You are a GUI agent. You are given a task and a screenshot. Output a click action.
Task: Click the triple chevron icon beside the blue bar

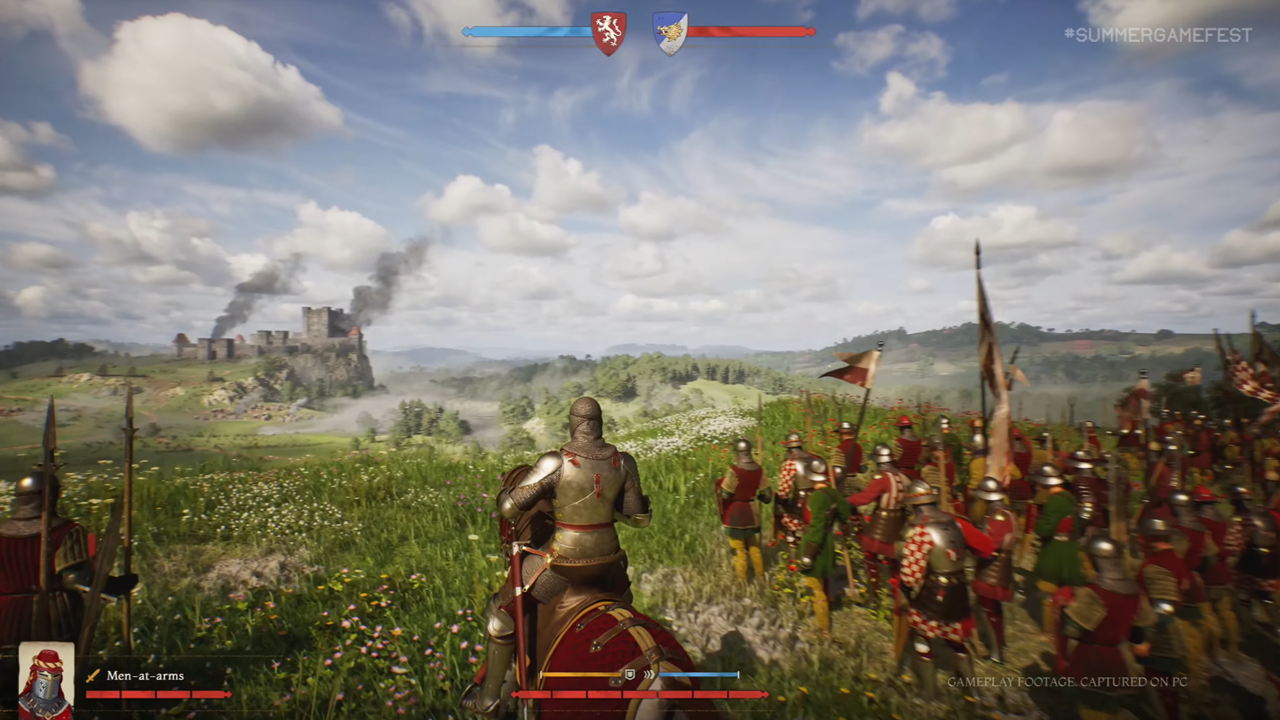[x=649, y=675]
